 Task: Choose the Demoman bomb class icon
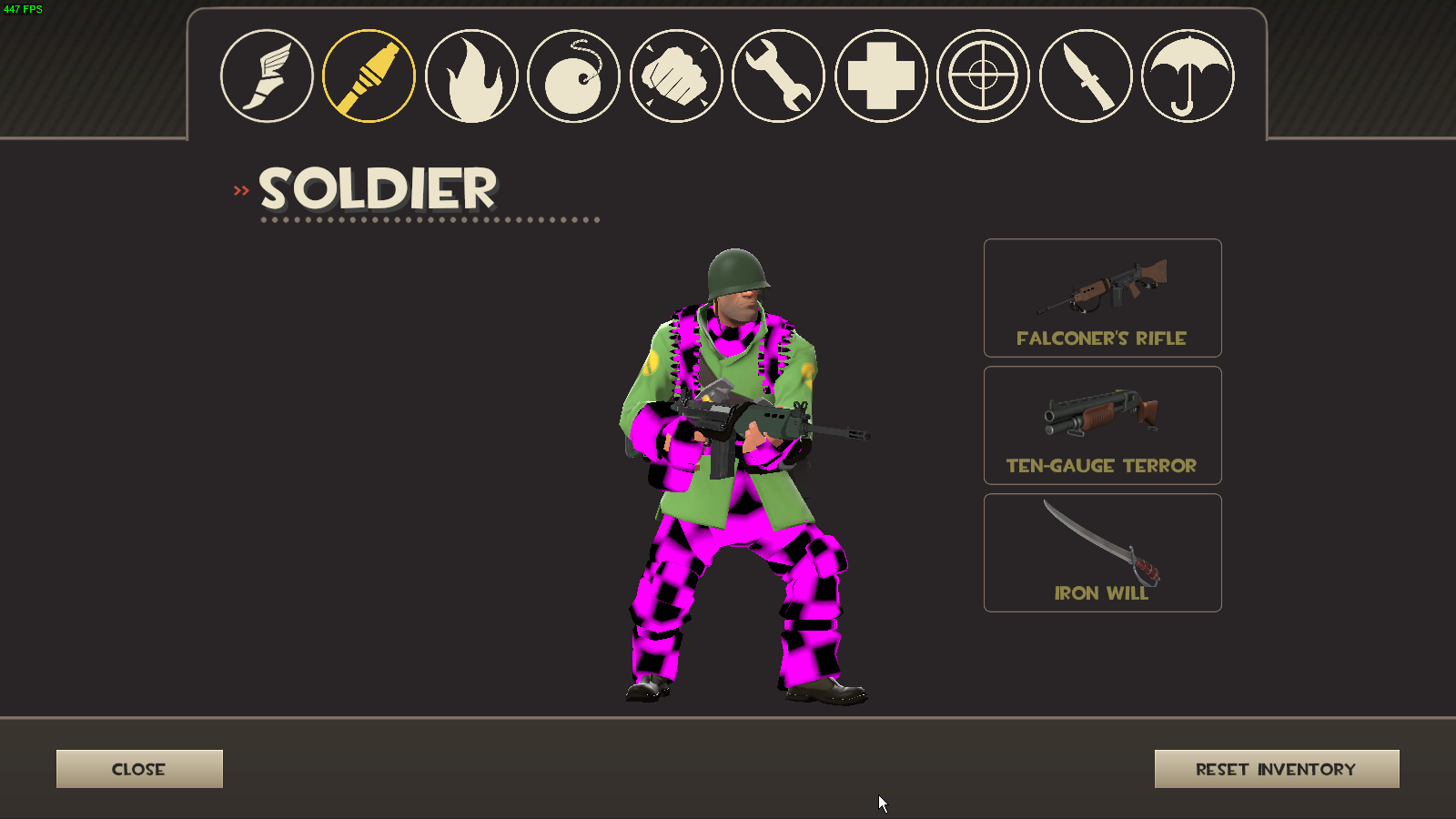tap(573, 76)
